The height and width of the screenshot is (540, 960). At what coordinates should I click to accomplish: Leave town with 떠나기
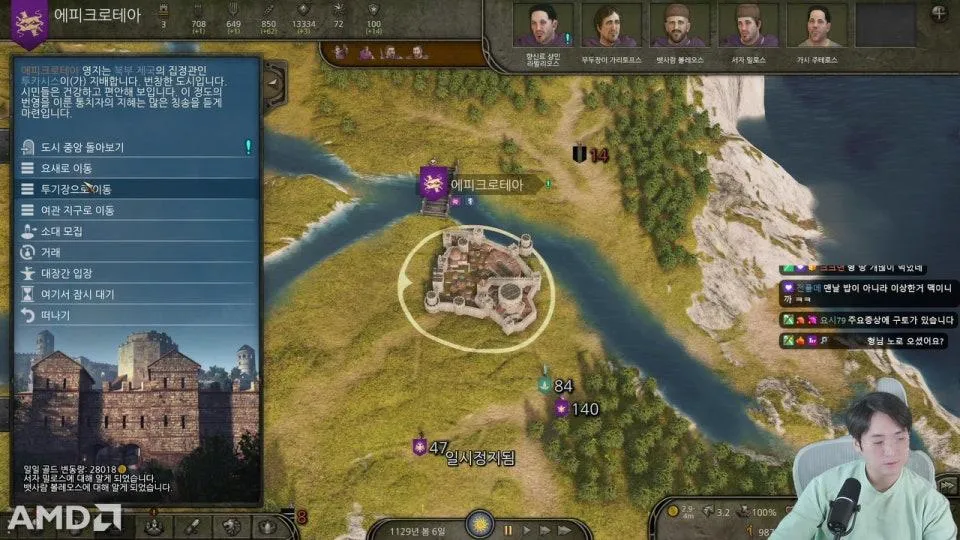coord(55,315)
